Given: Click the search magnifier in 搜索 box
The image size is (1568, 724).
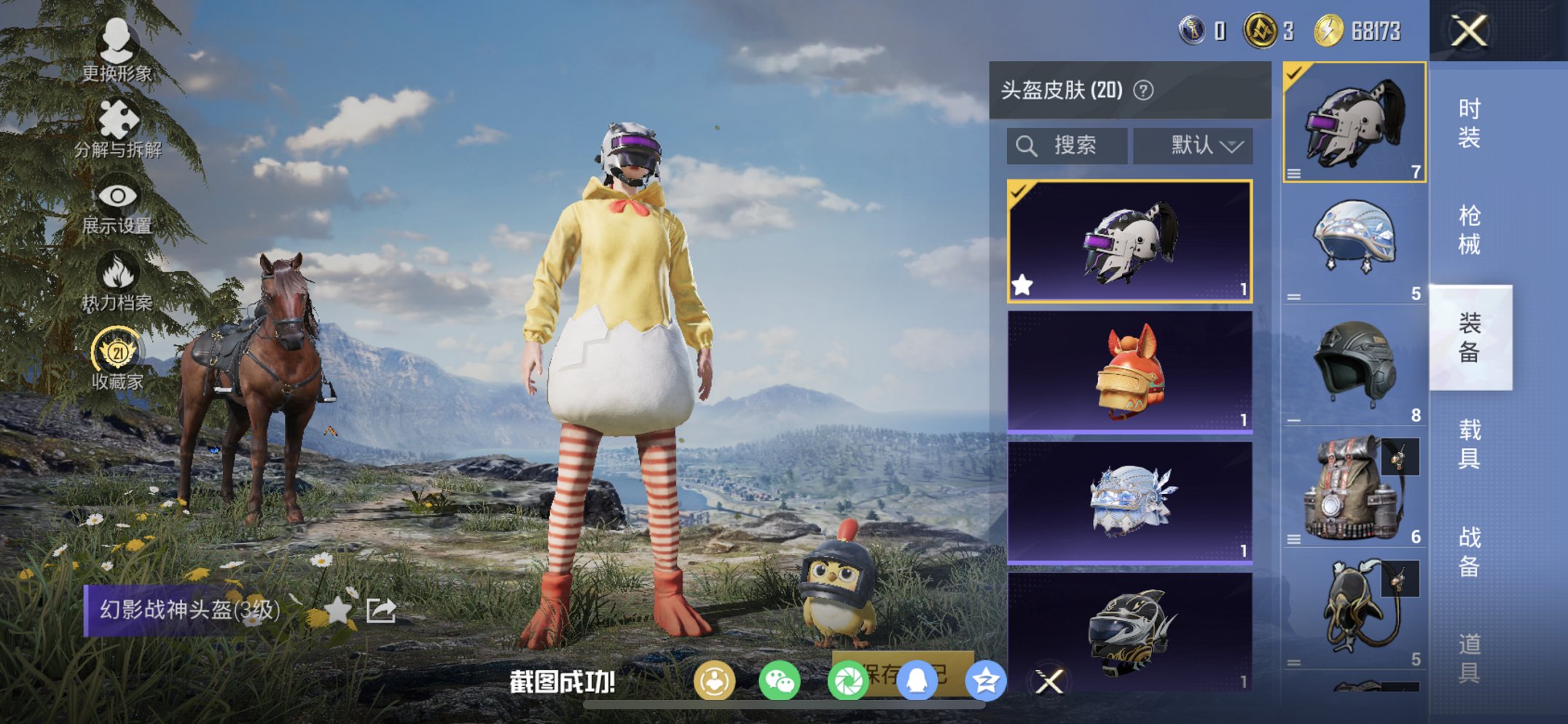Looking at the screenshot, I should point(1028,145).
